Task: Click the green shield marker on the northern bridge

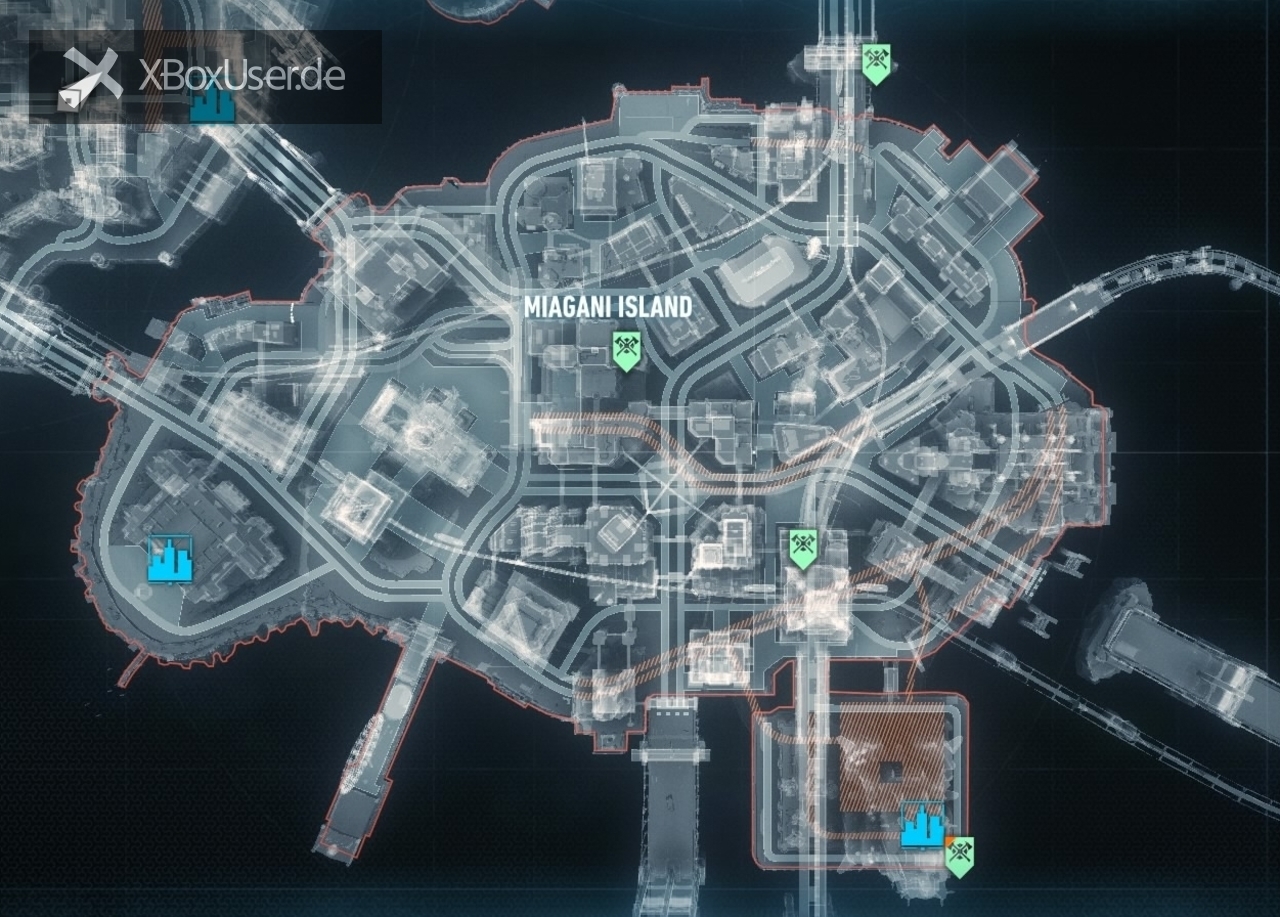Action: coord(876,64)
